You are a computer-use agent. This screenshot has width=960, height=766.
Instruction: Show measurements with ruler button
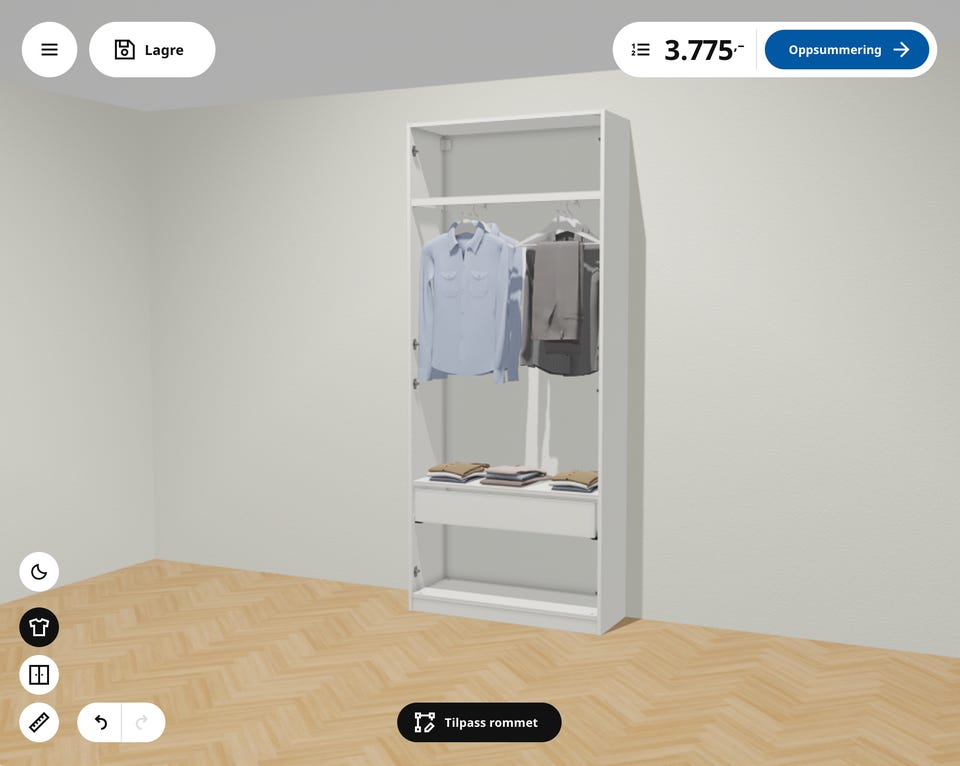tap(39, 722)
